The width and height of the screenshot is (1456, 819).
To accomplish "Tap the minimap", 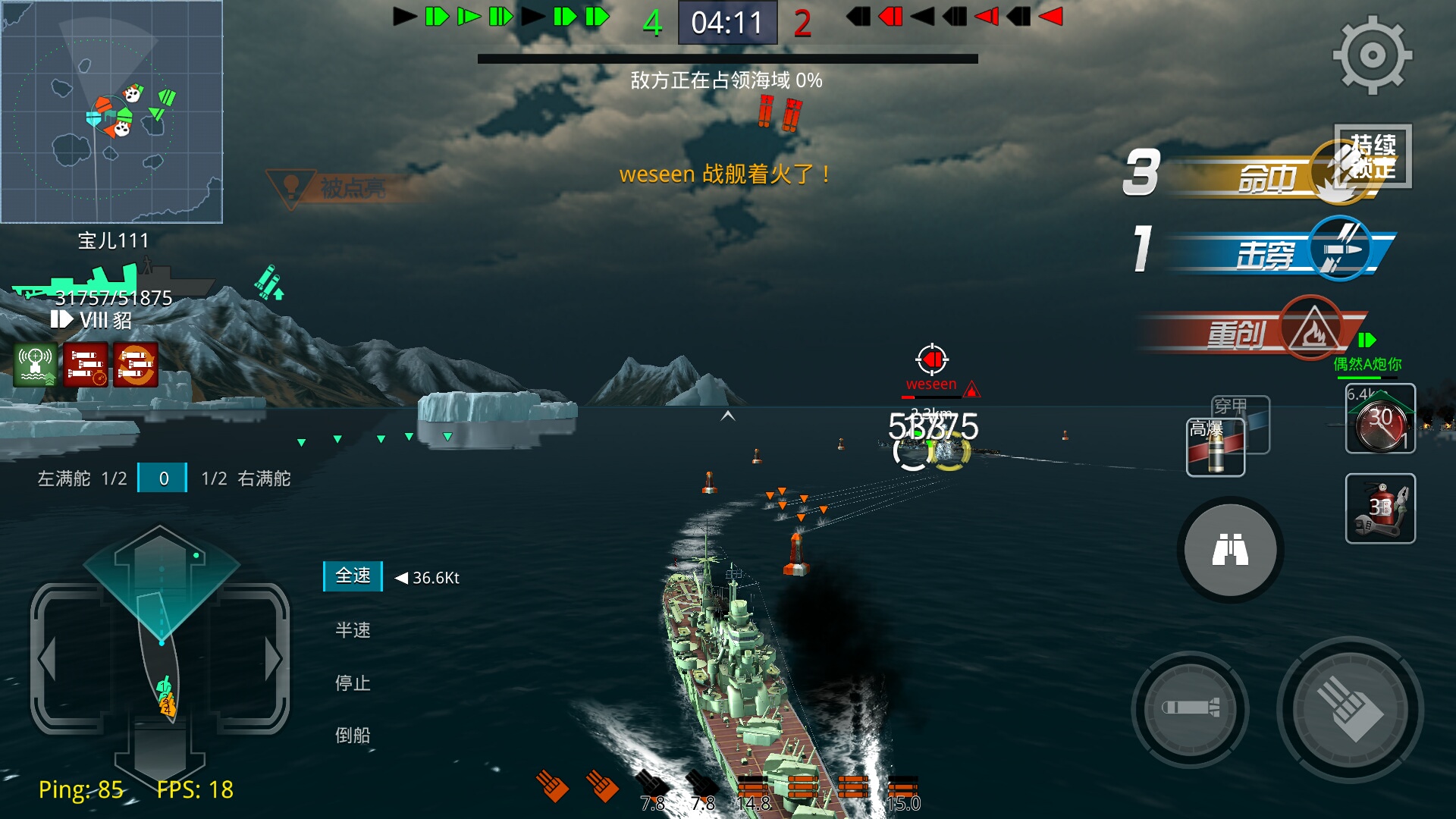I will [111, 111].
